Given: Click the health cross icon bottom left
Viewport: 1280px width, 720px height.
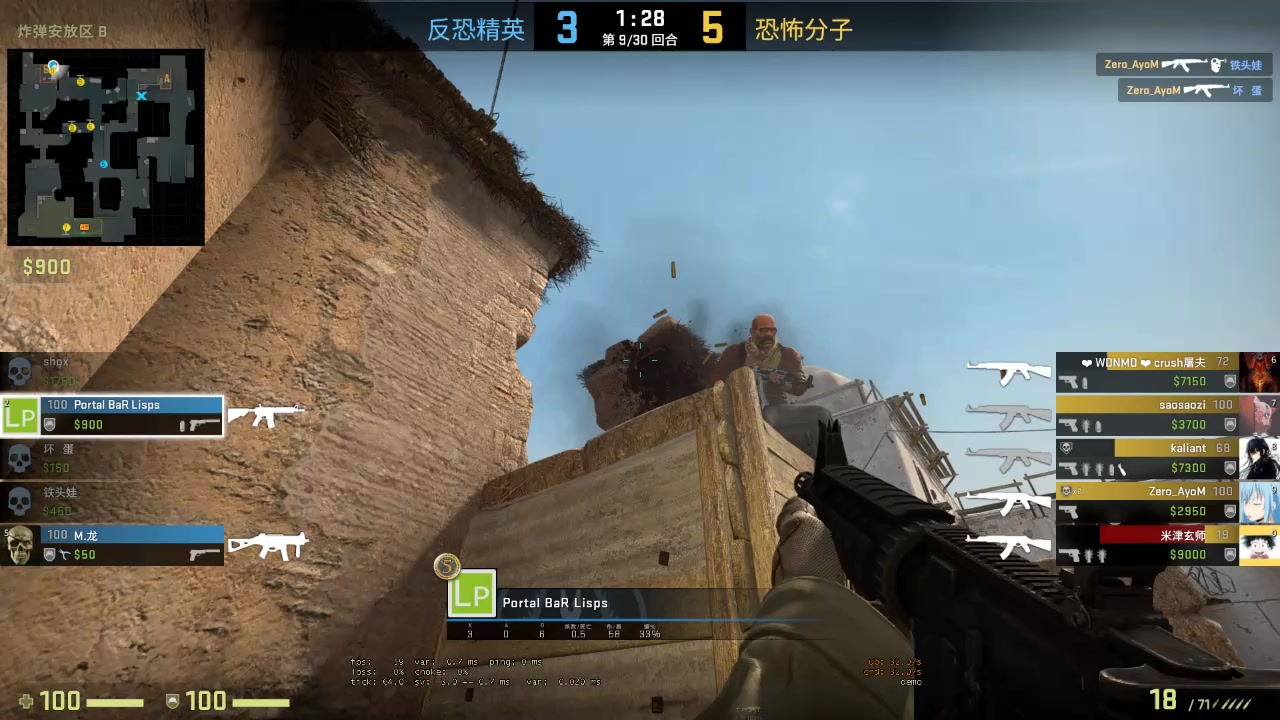Looking at the screenshot, I should (x=26, y=701).
